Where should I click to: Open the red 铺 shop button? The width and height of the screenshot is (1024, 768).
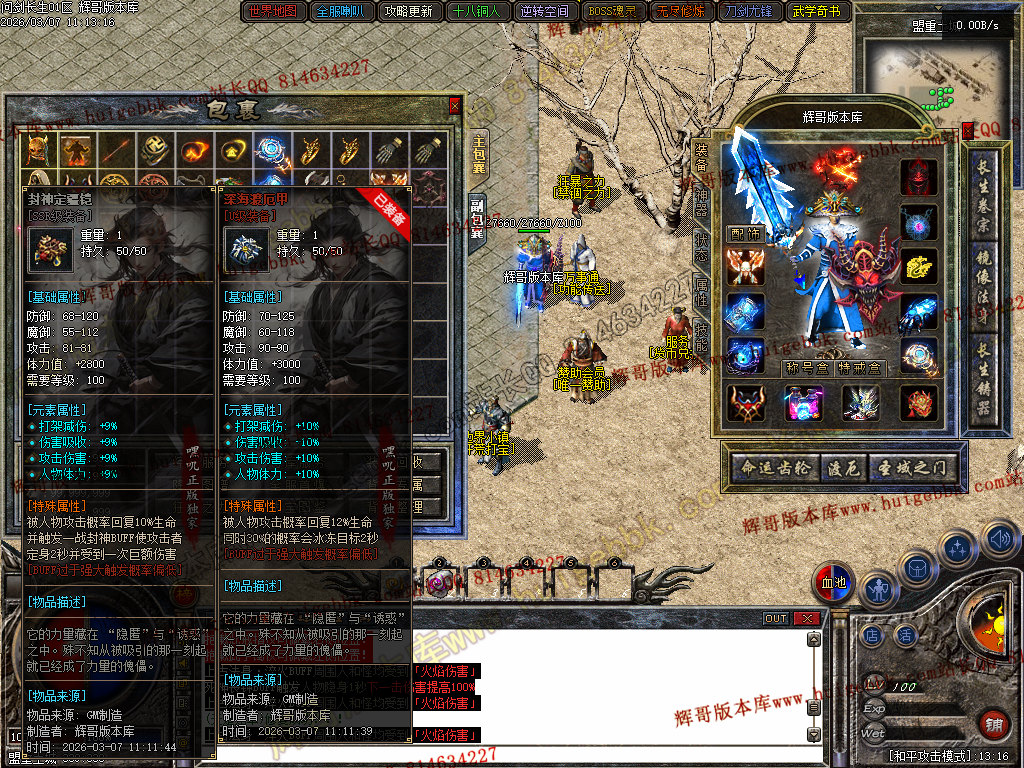pyautogui.click(x=994, y=725)
